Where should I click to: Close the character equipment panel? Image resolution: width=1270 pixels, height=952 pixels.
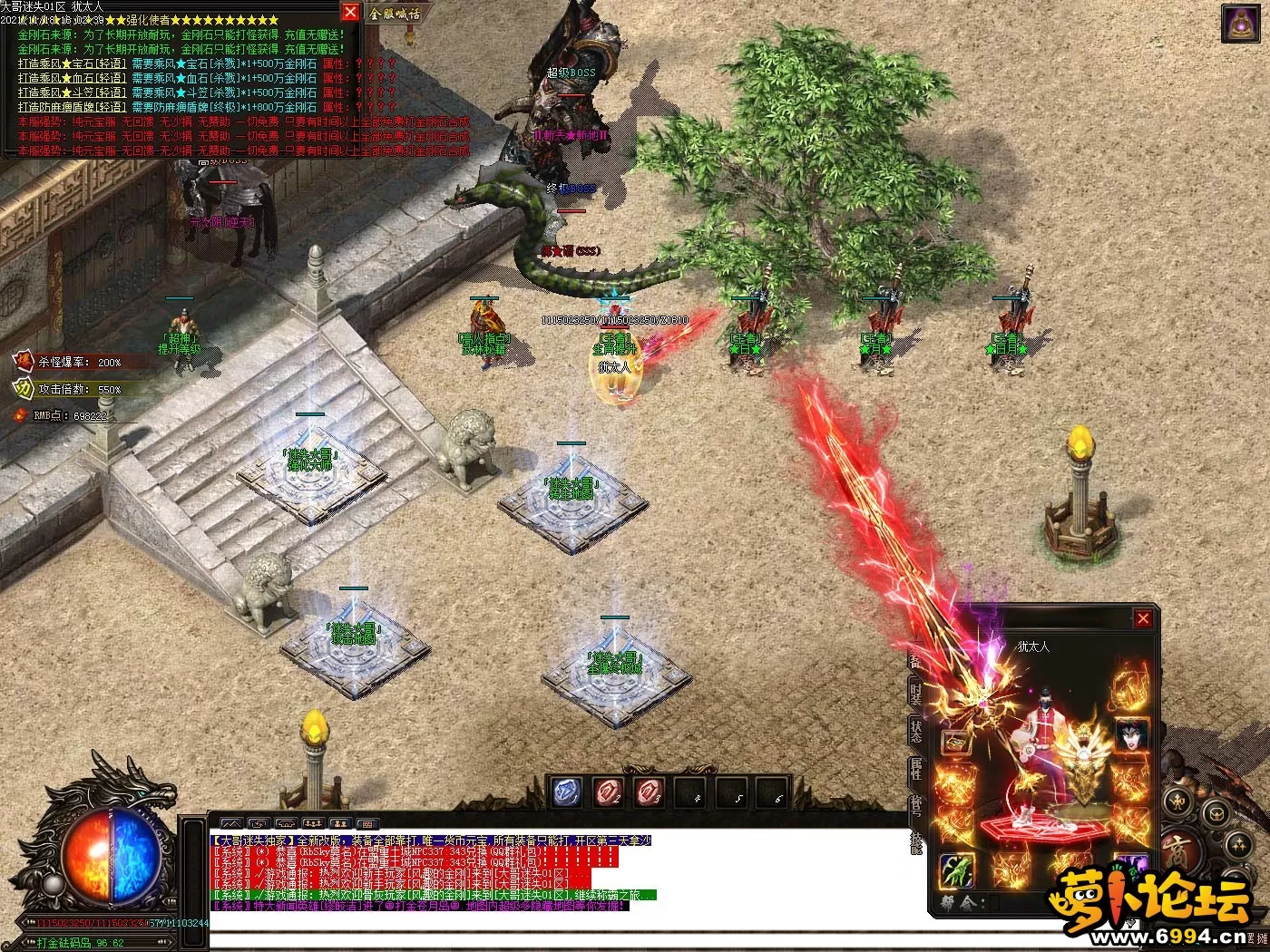coord(1143,618)
